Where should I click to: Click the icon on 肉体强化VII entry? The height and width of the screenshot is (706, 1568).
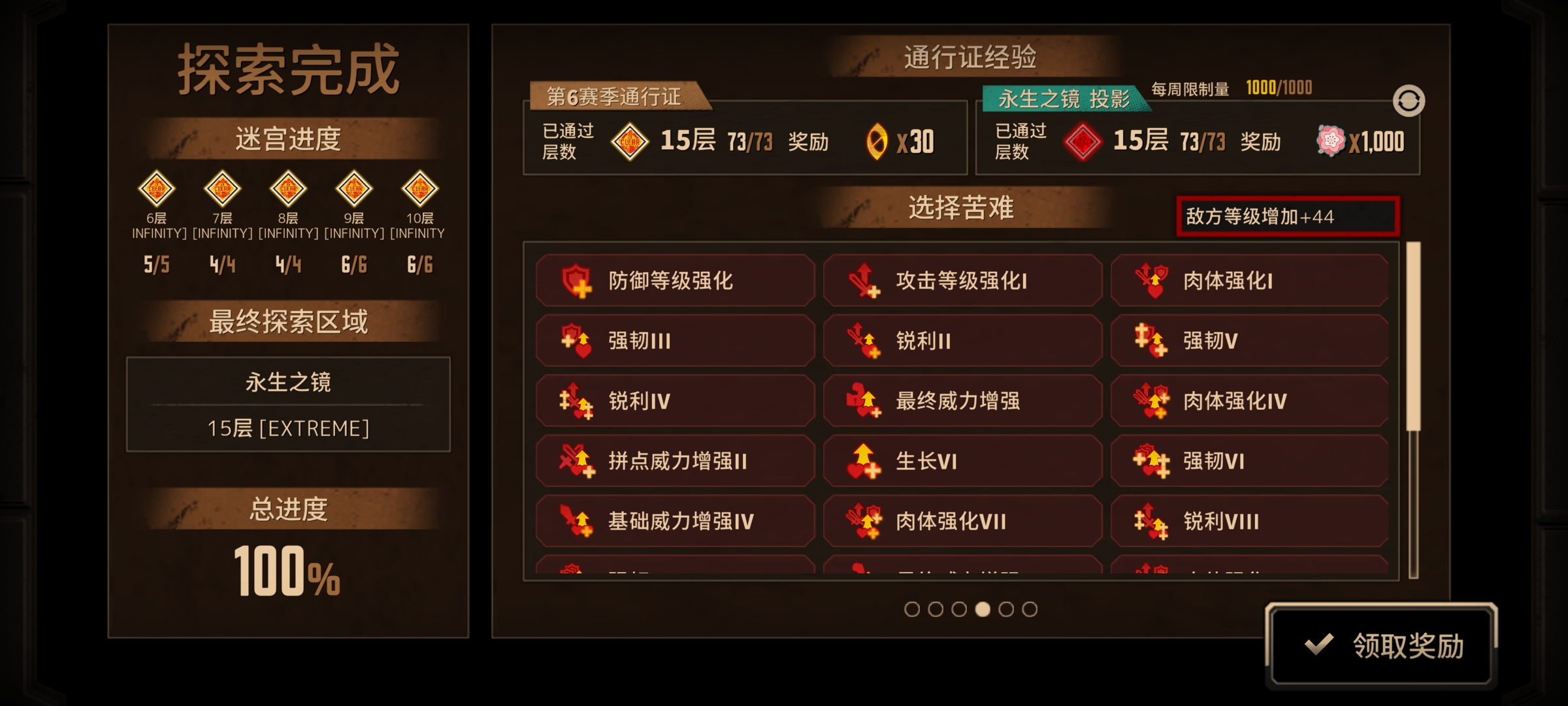[862, 520]
